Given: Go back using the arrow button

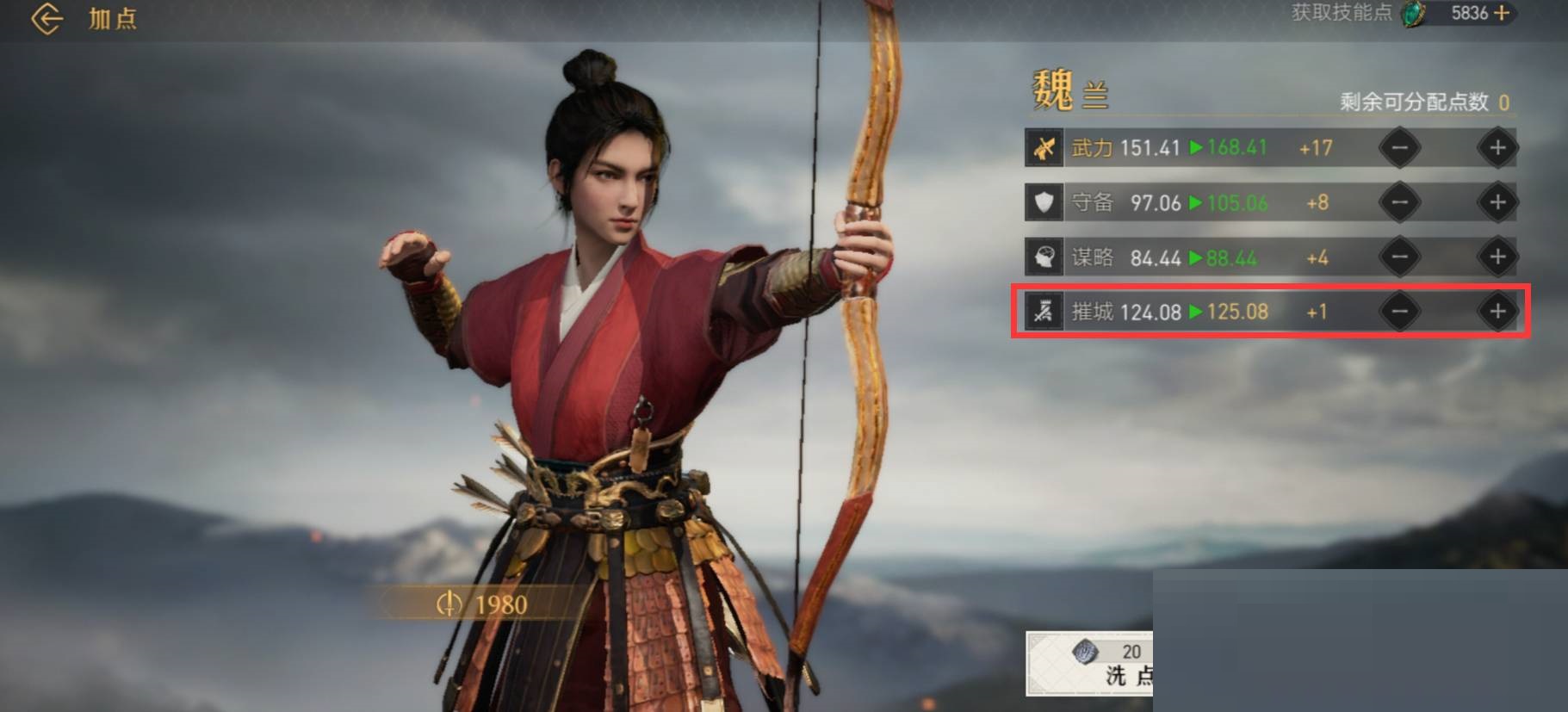Looking at the screenshot, I should coord(46,18).
